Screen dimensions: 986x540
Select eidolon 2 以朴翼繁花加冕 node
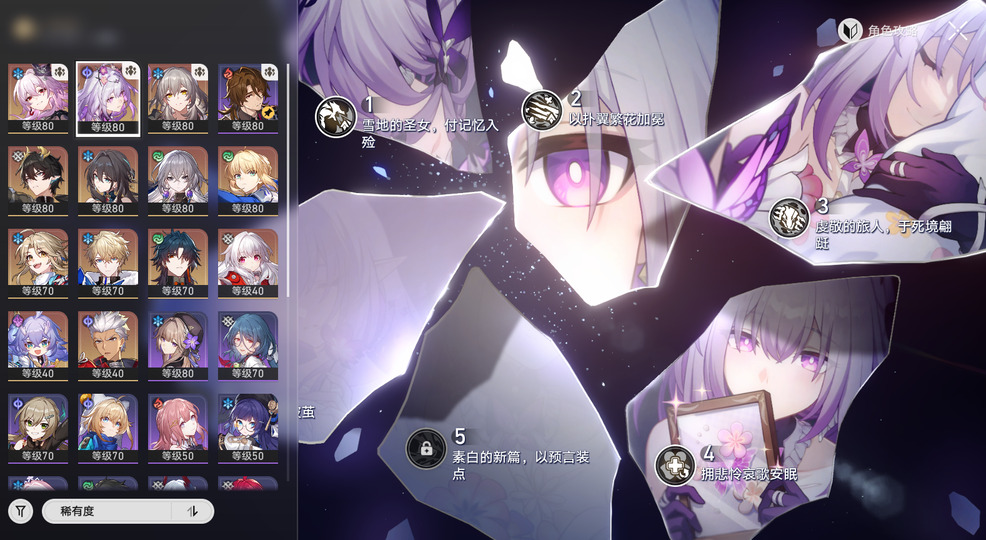[x=542, y=109]
